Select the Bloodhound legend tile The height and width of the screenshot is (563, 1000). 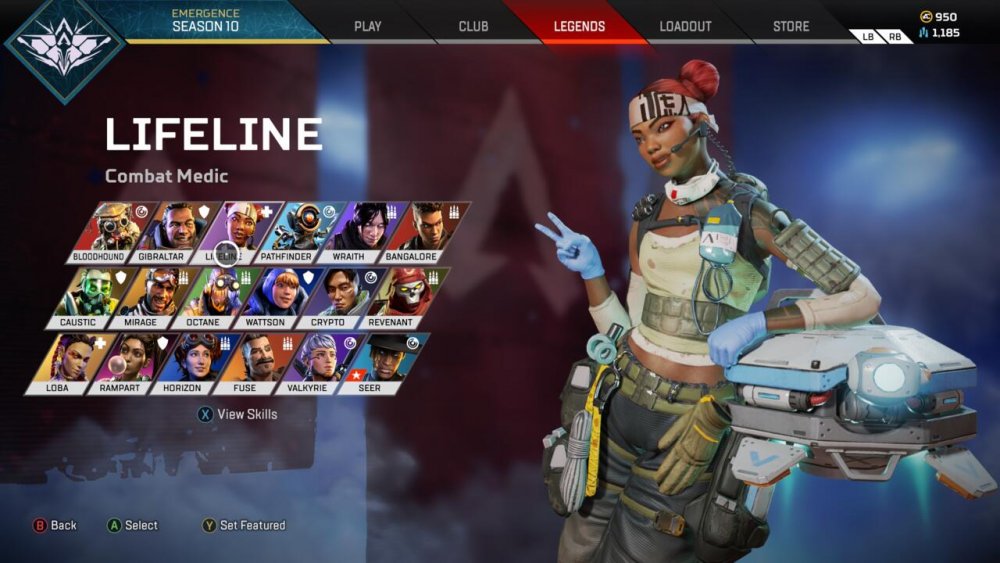107,231
